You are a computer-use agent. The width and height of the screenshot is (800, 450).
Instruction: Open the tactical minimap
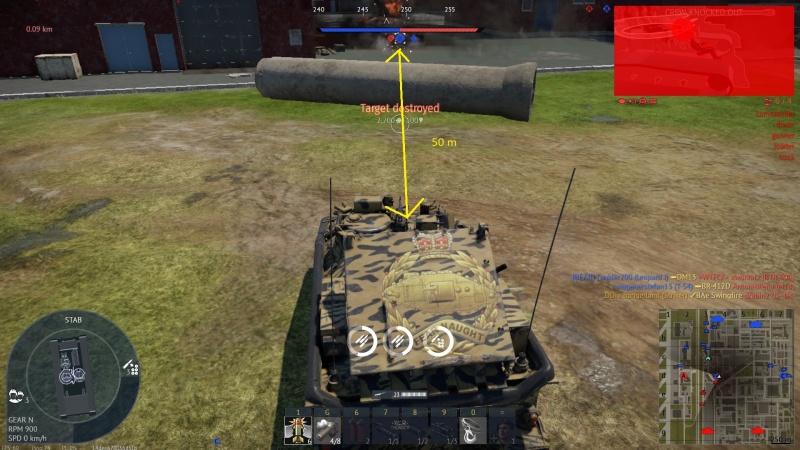[x=725, y=375]
